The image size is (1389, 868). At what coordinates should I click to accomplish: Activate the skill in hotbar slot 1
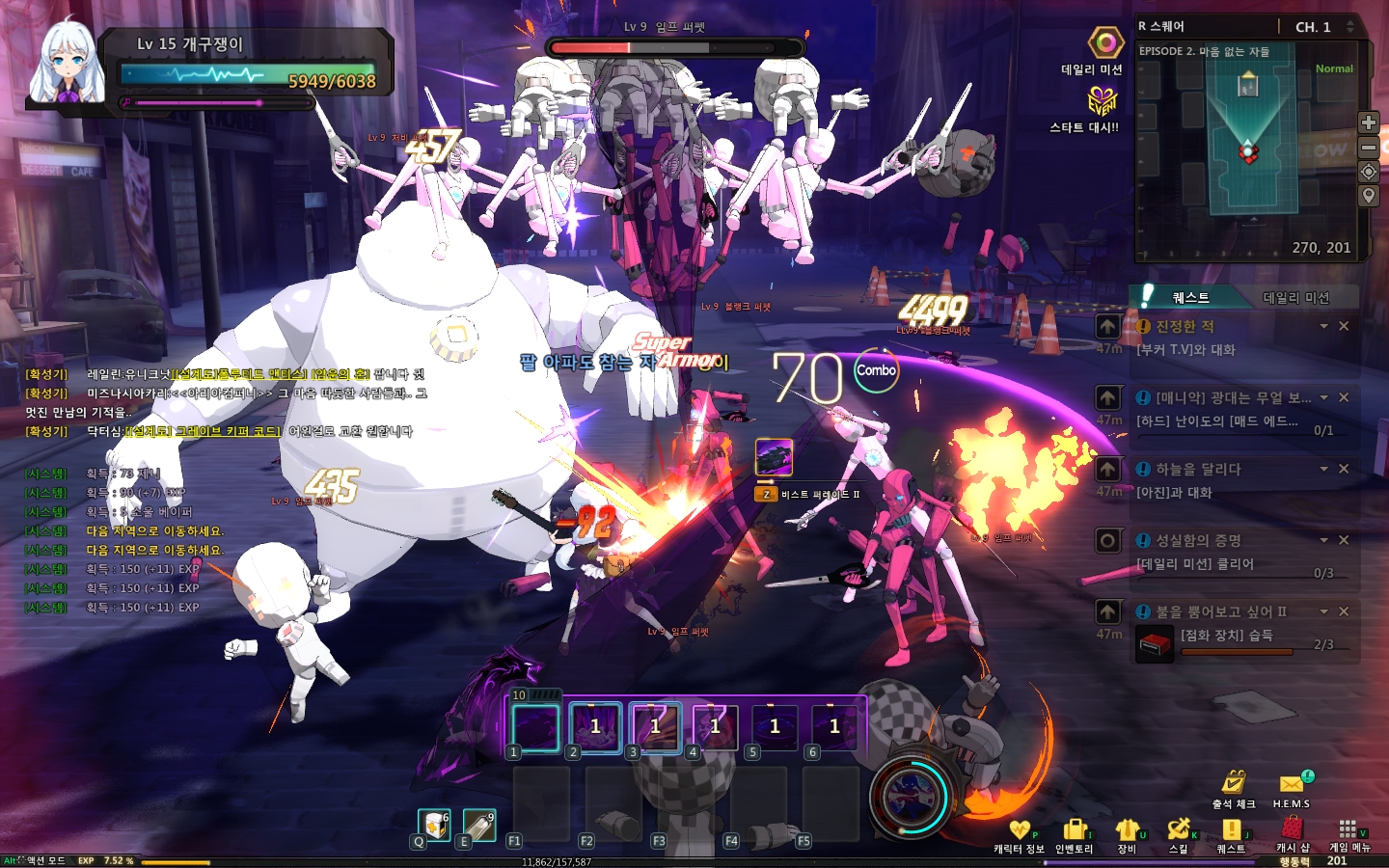(535, 727)
